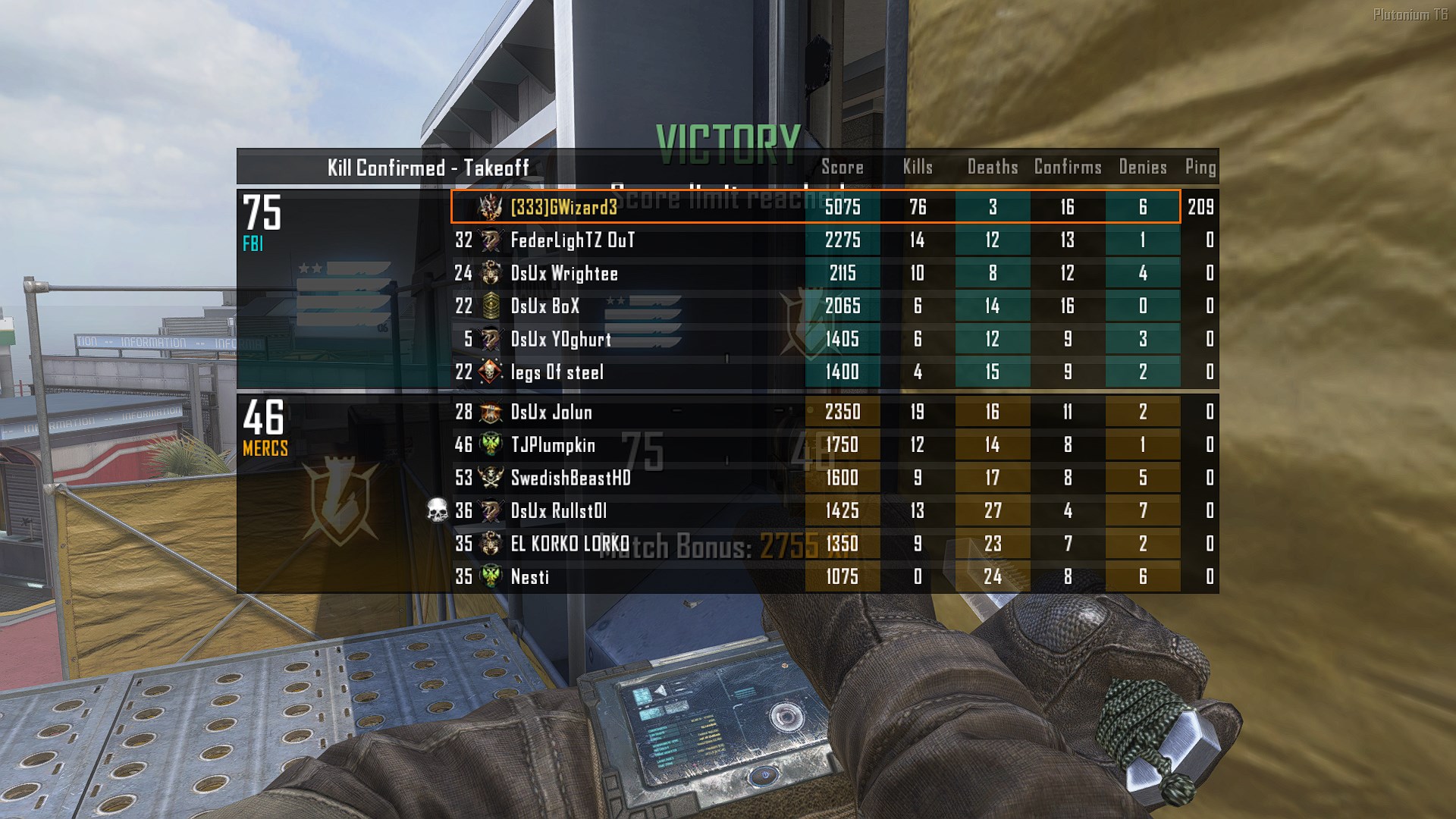The height and width of the screenshot is (819, 1456).
Task: Select DsUx Jolun on the Mercs team
Action: pyautogui.click(x=551, y=413)
